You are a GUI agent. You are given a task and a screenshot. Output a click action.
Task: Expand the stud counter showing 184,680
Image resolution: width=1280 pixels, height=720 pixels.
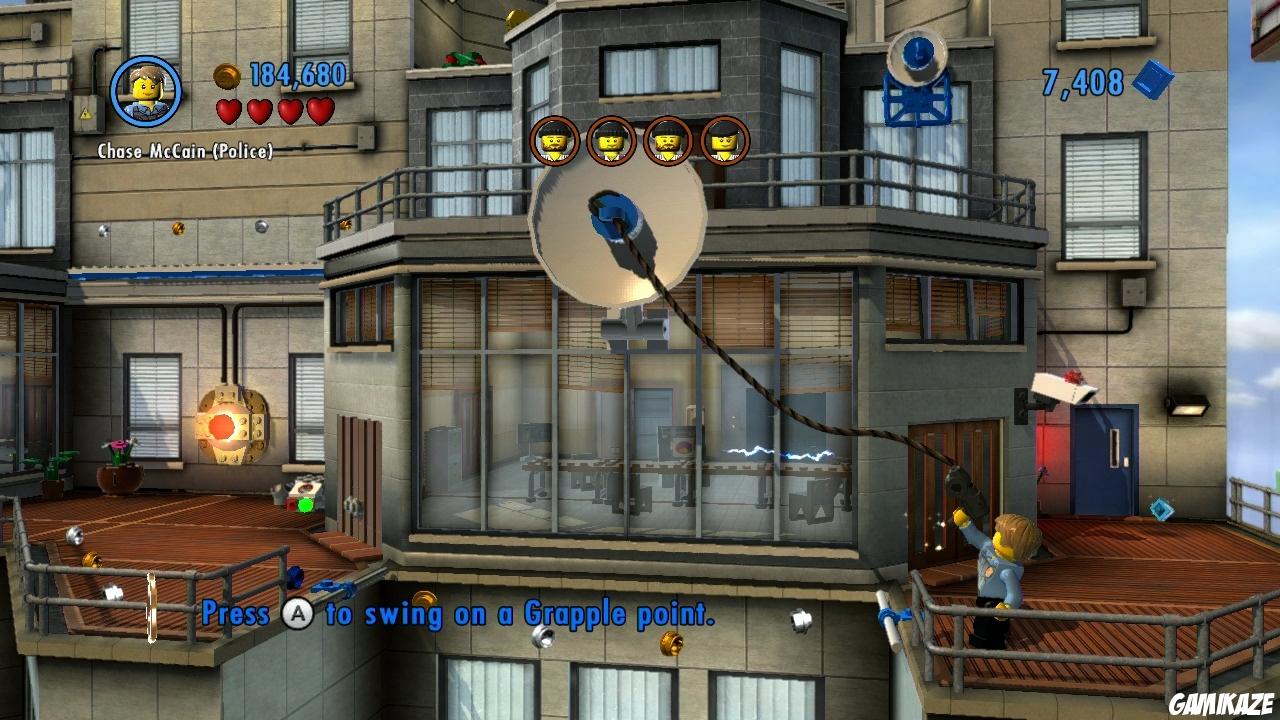pos(298,74)
